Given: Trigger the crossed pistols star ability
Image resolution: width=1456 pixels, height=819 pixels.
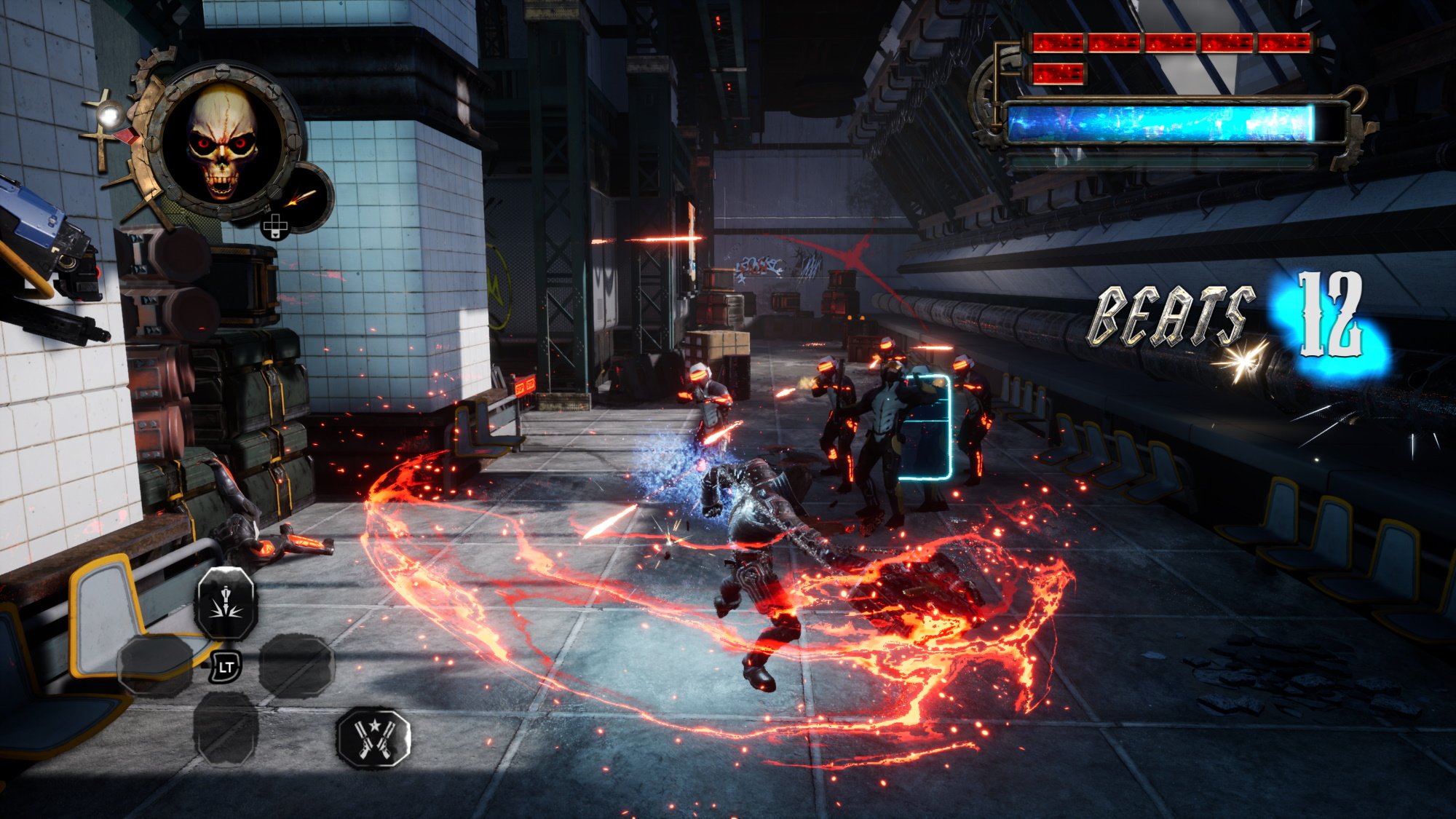Looking at the screenshot, I should point(373,737).
